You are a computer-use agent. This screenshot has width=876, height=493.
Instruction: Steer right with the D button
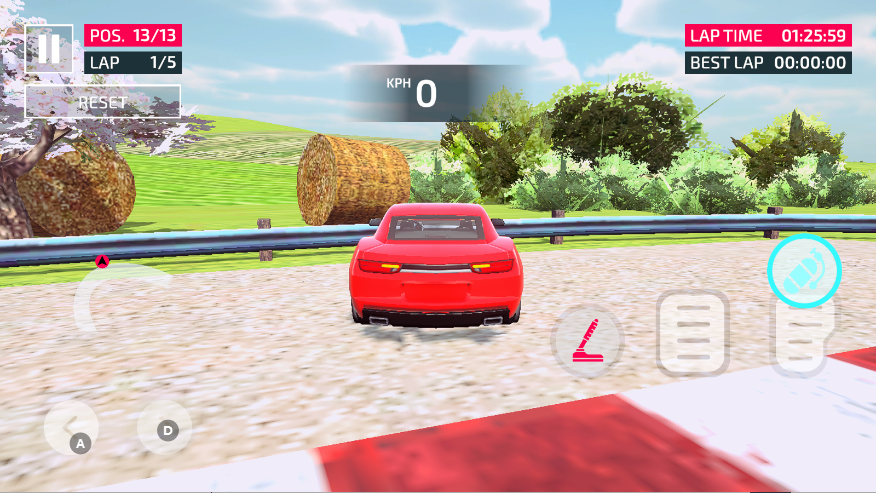(x=164, y=429)
